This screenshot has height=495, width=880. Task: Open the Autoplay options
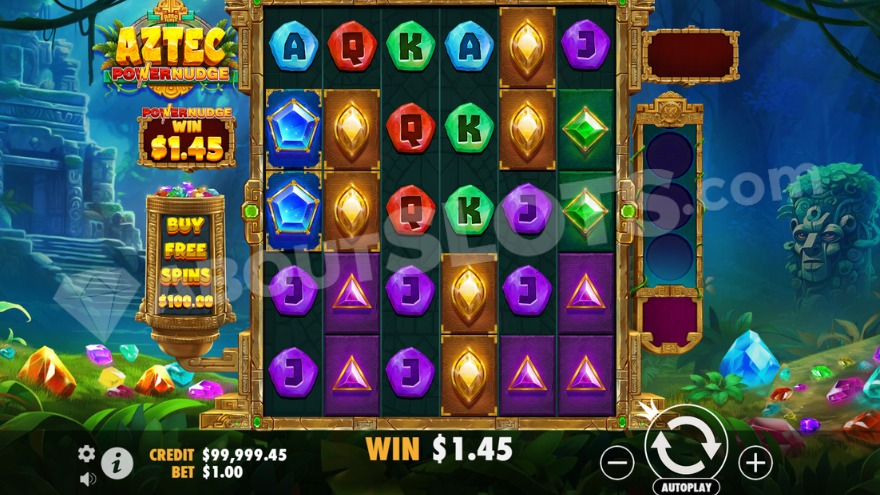coord(685,487)
